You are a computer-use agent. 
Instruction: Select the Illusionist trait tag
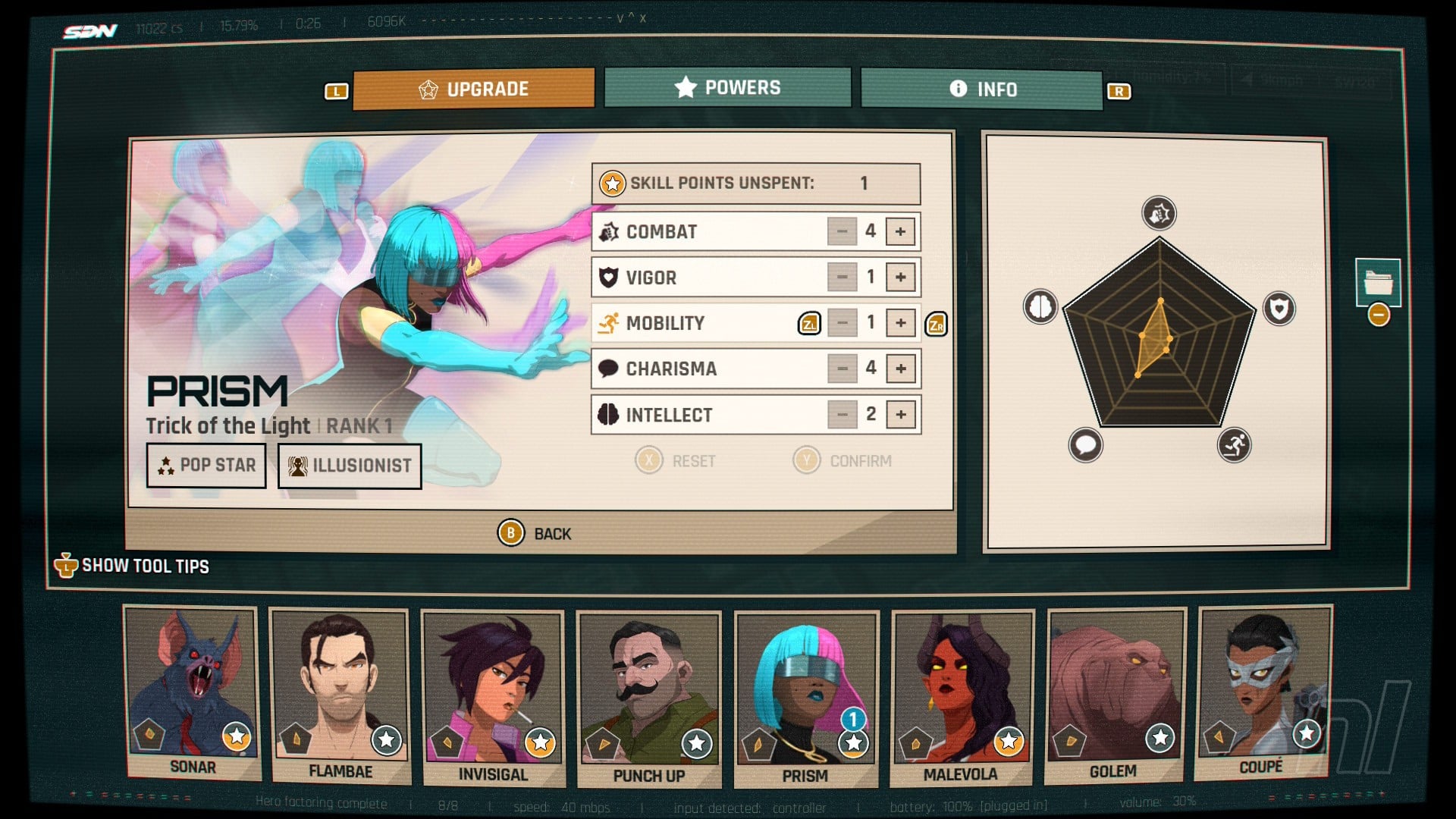point(350,466)
